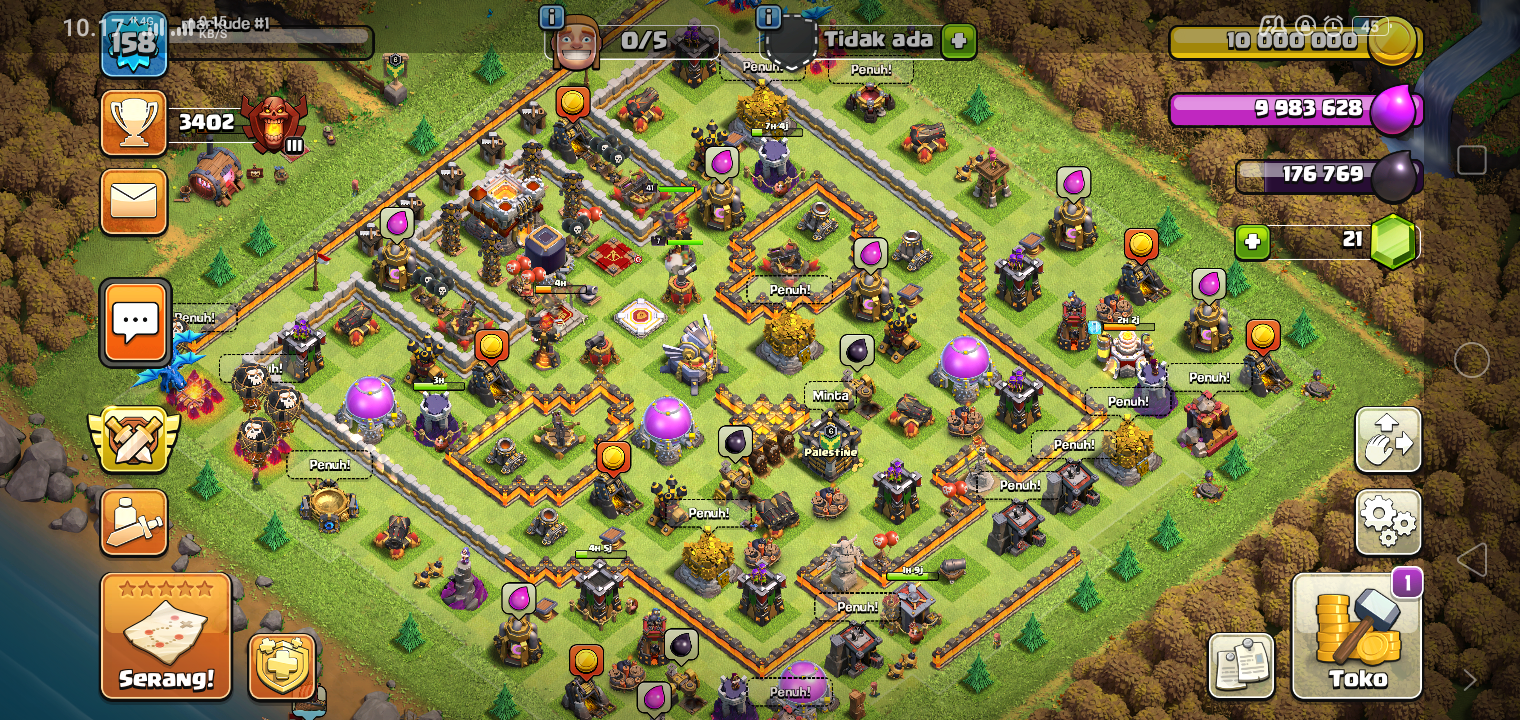Show shield info via the shield's i icon
This screenshot has width=1520, height=720.
pyautogui.click(x=768, y=17)
